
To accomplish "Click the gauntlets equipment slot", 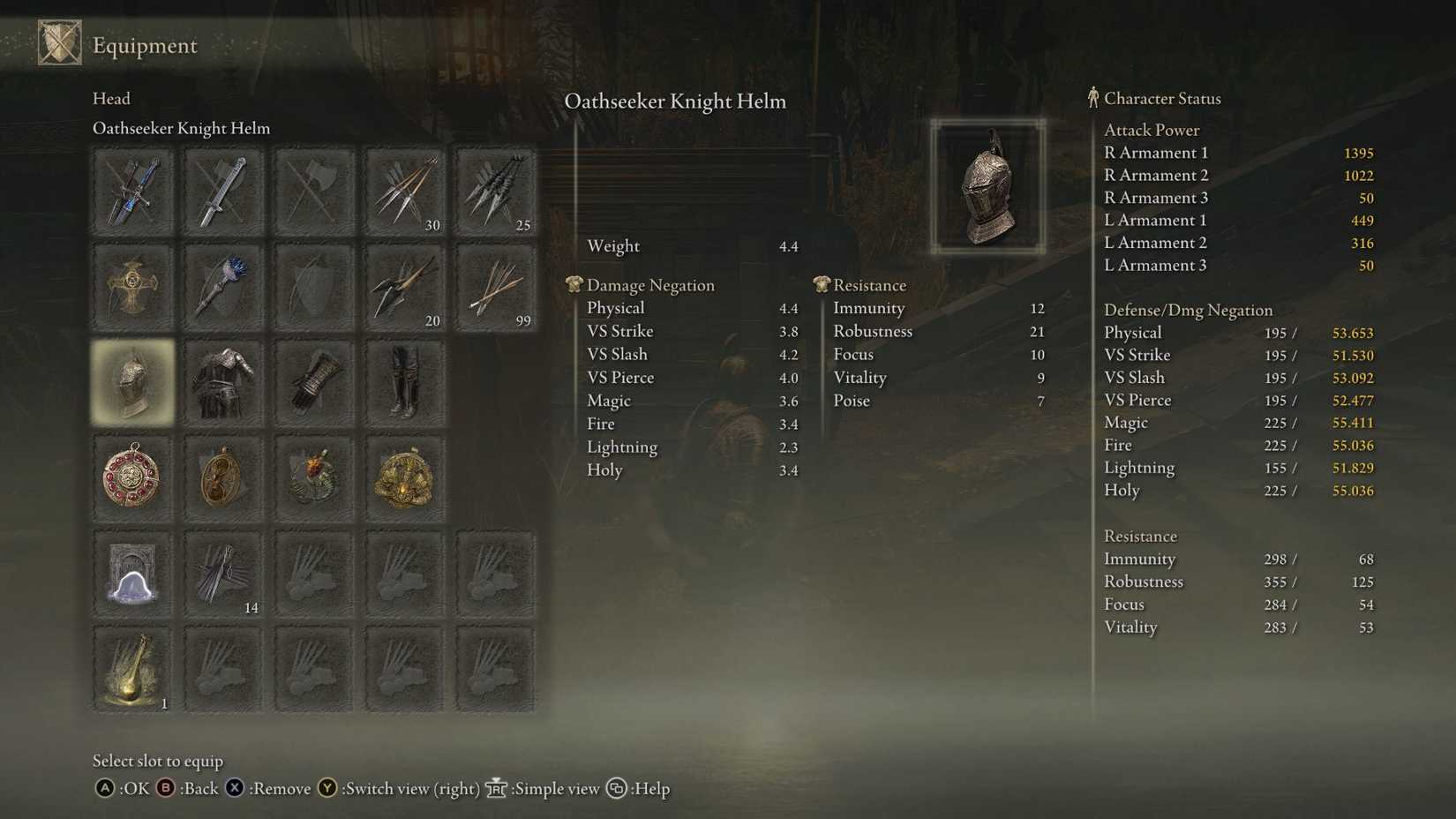I will point(315,382).
